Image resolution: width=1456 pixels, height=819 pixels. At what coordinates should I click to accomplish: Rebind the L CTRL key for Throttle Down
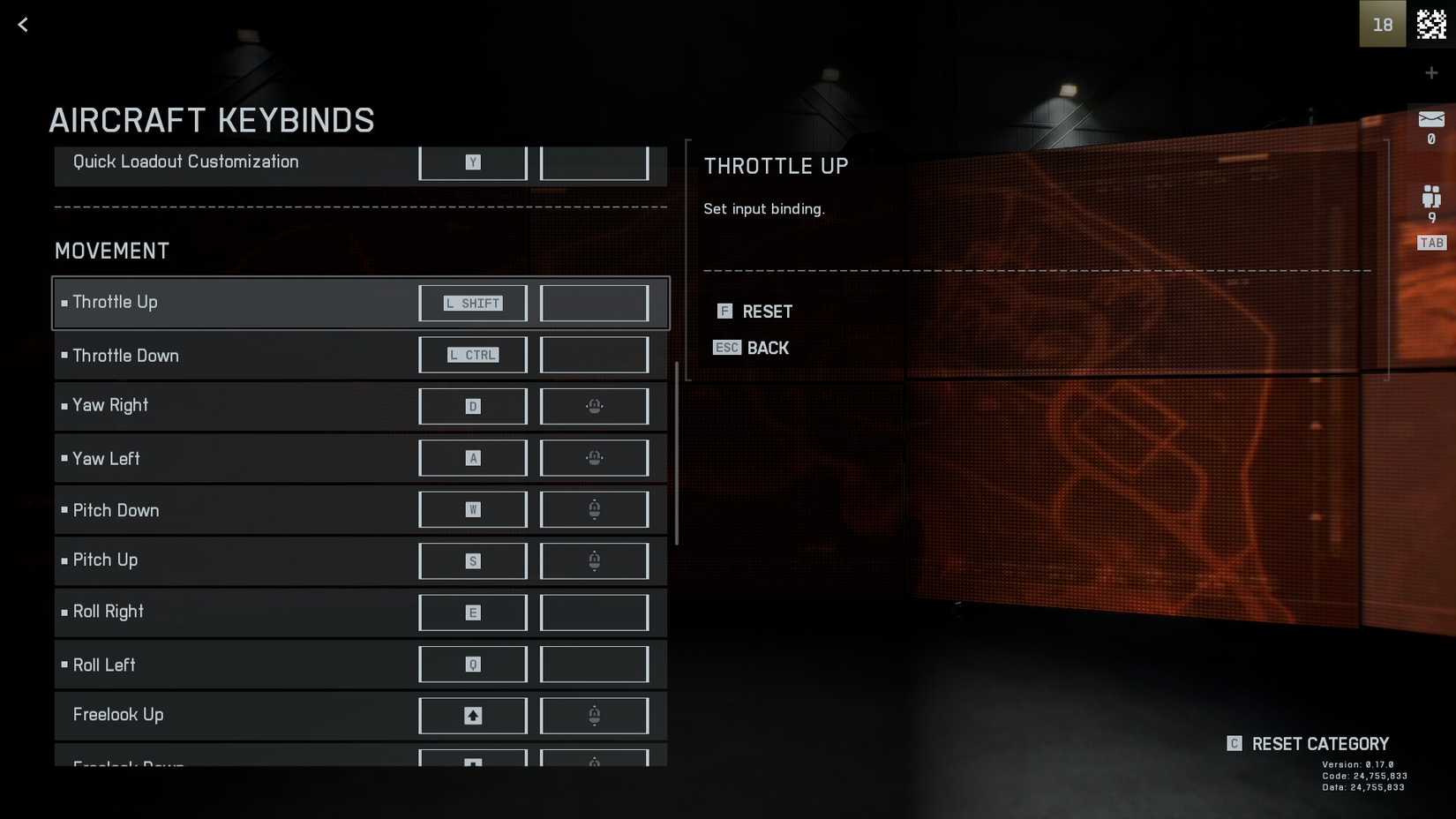coord(473,355)
